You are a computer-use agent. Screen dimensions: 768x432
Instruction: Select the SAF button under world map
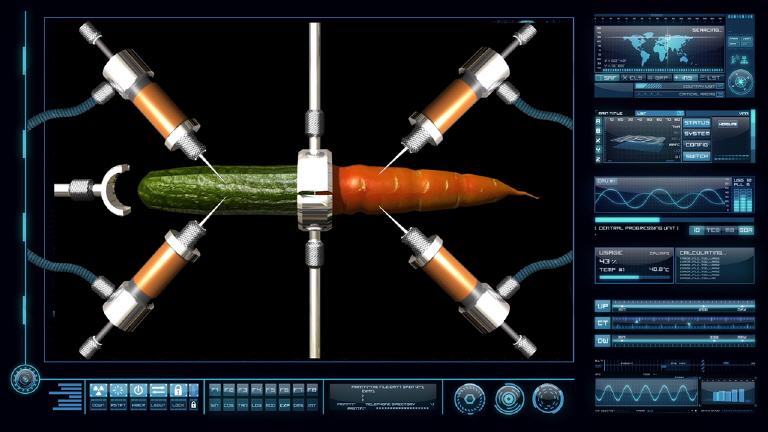(609, 77)
